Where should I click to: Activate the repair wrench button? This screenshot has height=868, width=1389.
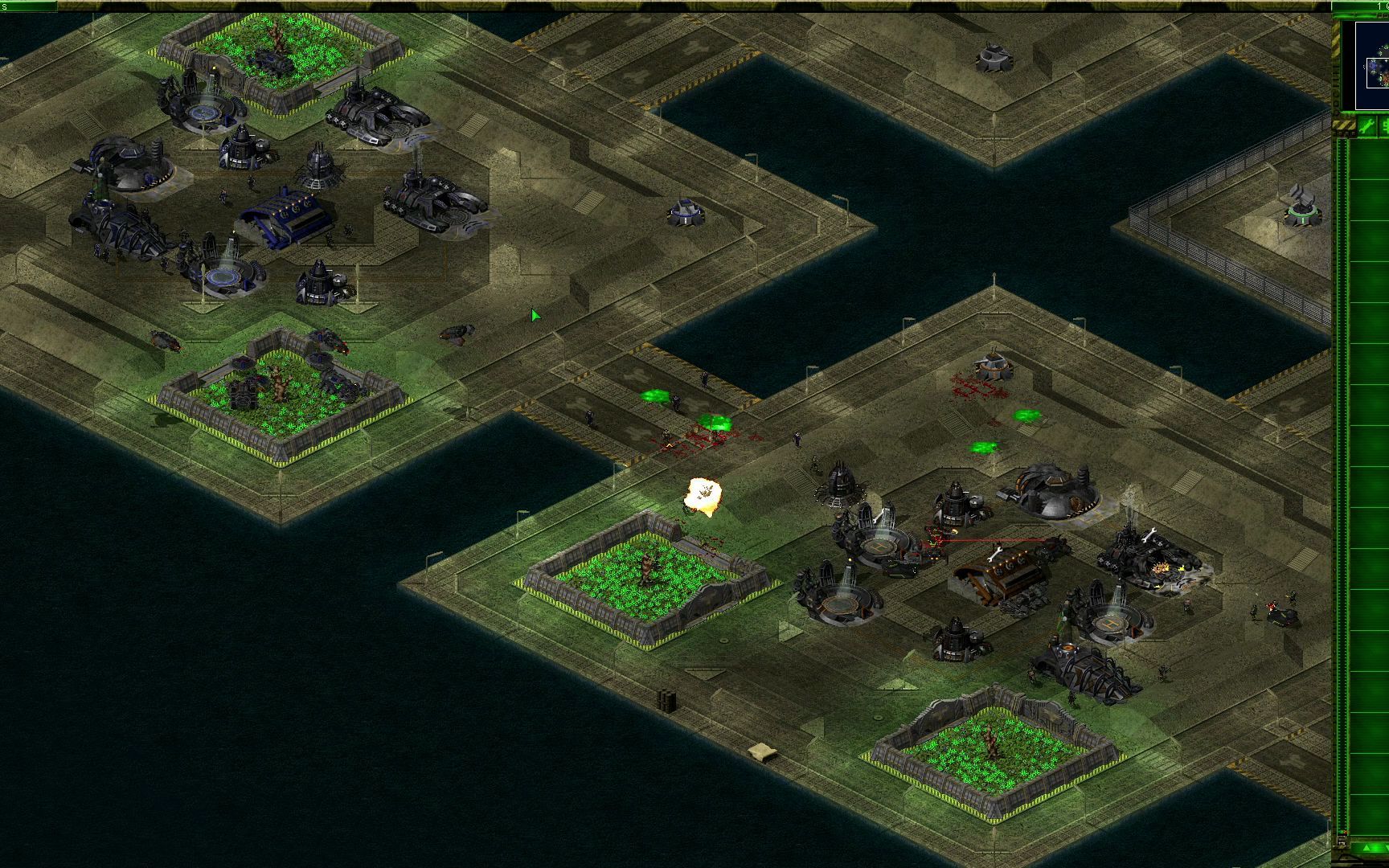click(x=1366, y=125)
